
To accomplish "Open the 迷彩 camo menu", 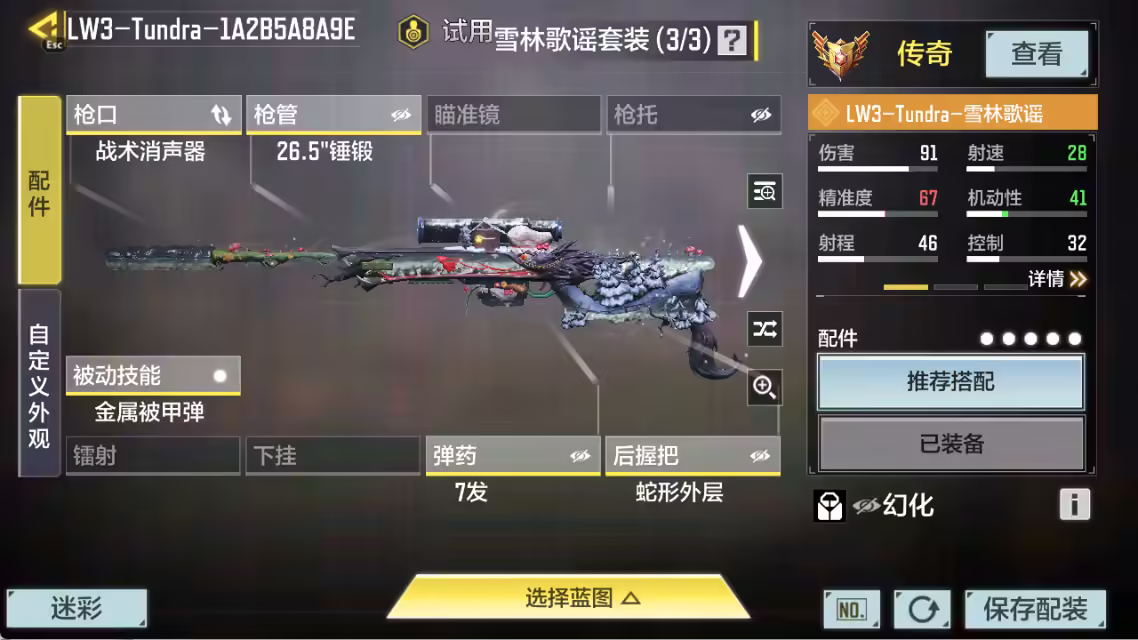I will pyautogui.click(x=77, y=608).
